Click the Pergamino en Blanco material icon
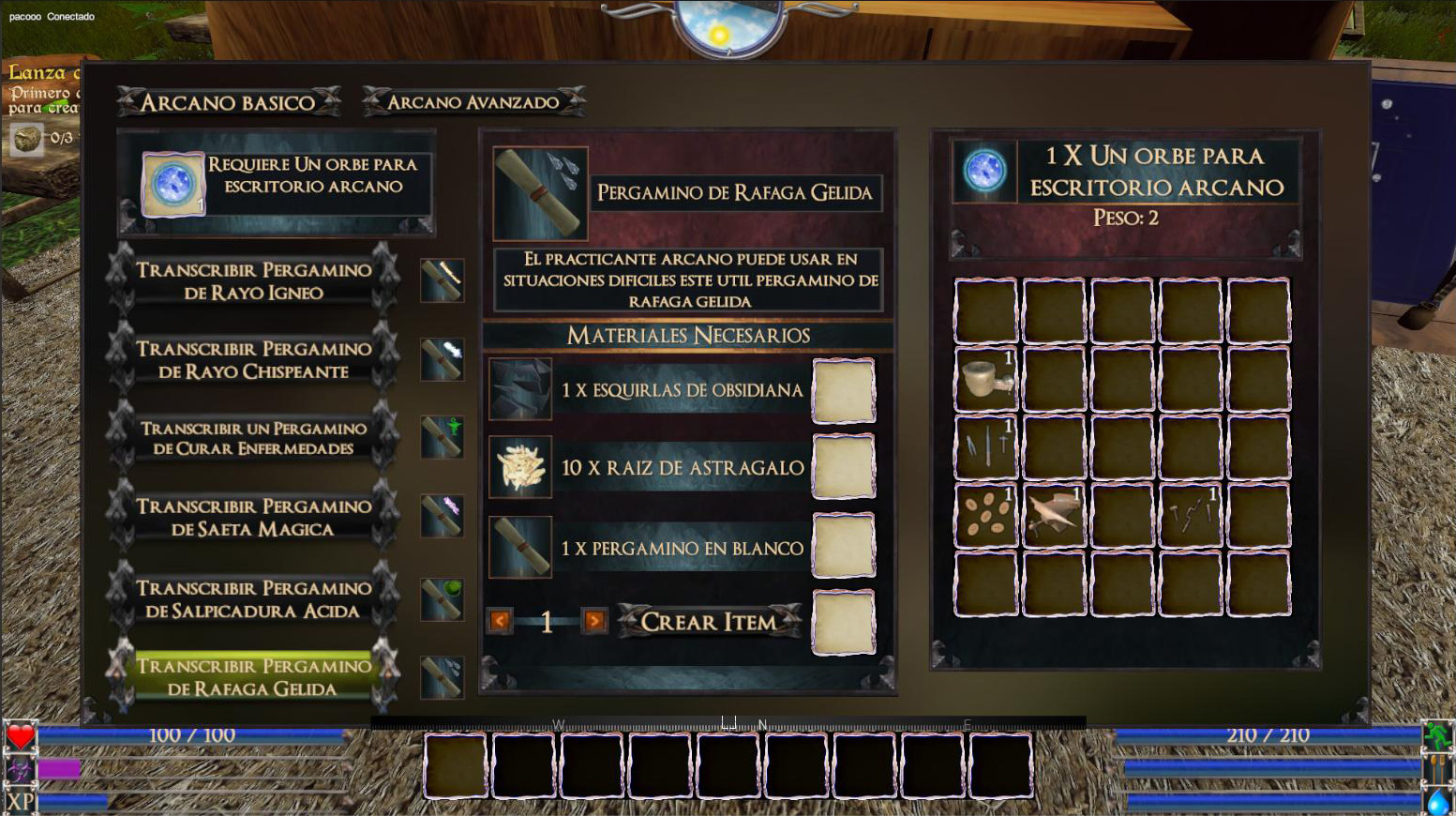The height and width of the screenshot is (816, 1456). pyautogui.click(x=520, y=547)
